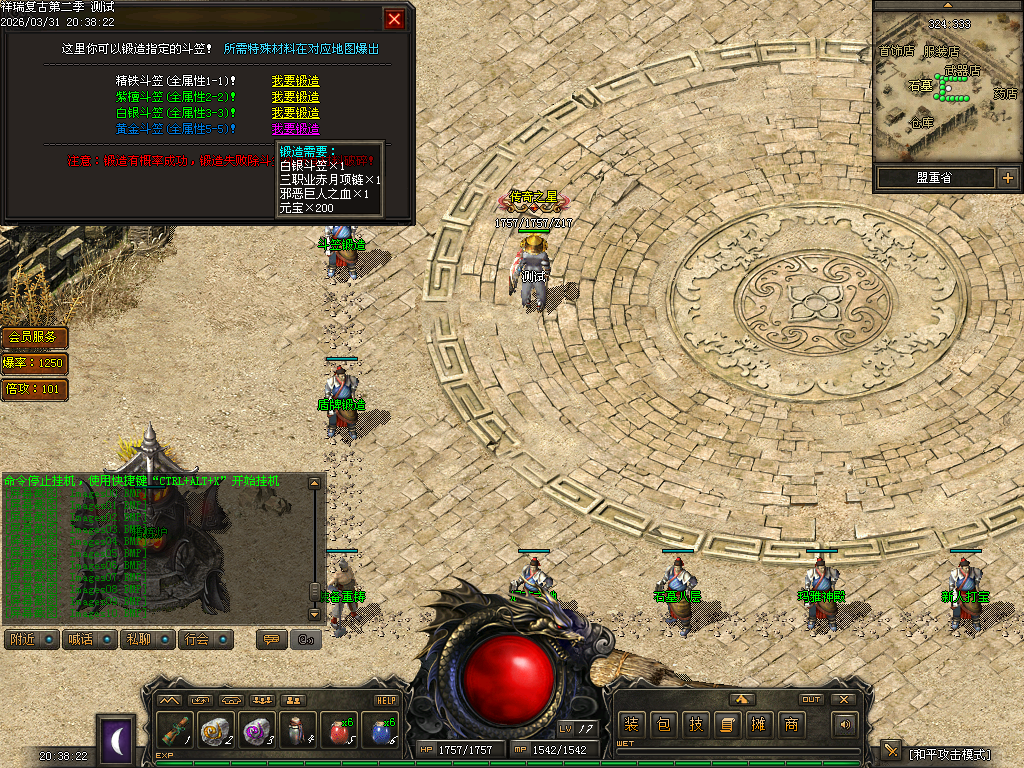Viewport: 1024px width, 768px height.
Task: Open the skills panel with the 技 button
Action: coord(695,725)
